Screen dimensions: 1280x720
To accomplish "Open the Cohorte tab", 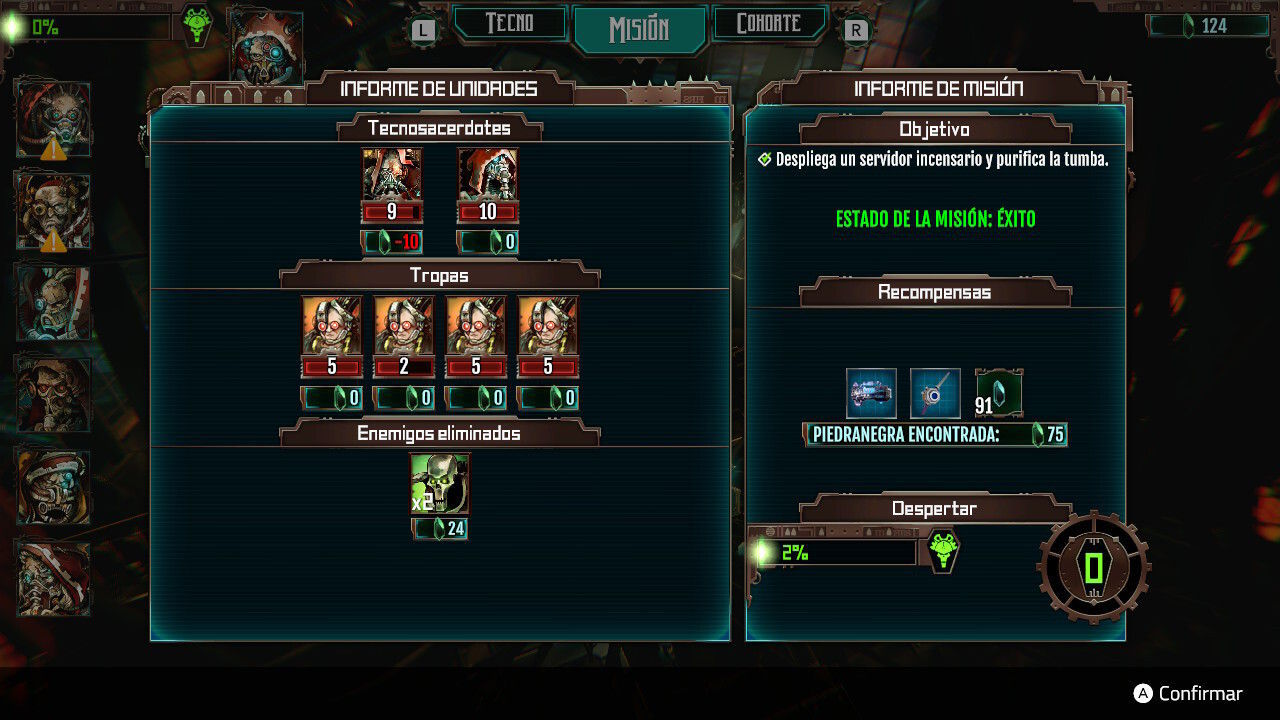I will tap(768, 24).
